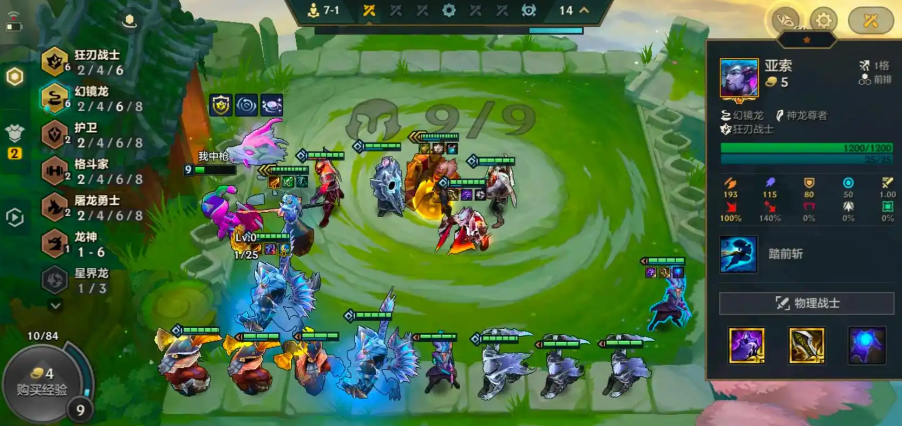The height and width of the screenshot is (426, 902).
Task: Open the crossed-swords button at top right
Action: [x=870, y=19]
